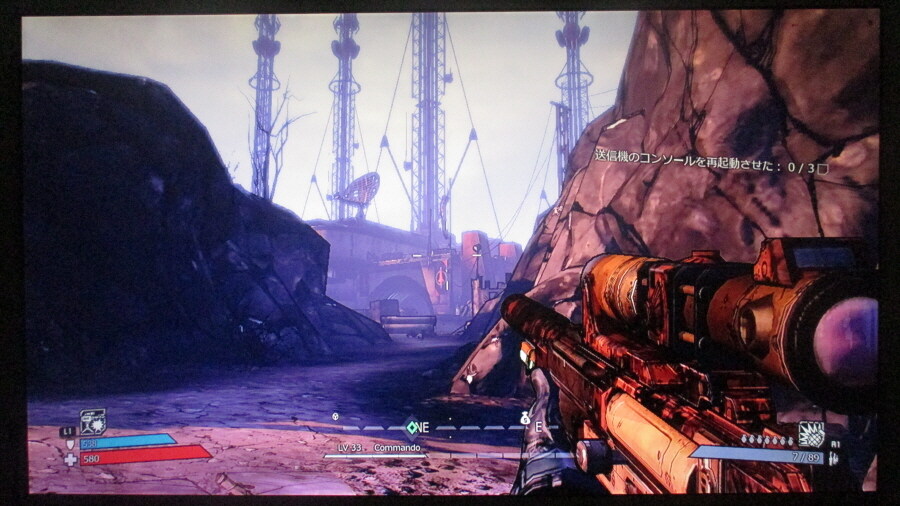Click the grenade icon above the ammo bar
Image resolution: width=900 pixels, height=506 pixels.
tap(810, 433)
